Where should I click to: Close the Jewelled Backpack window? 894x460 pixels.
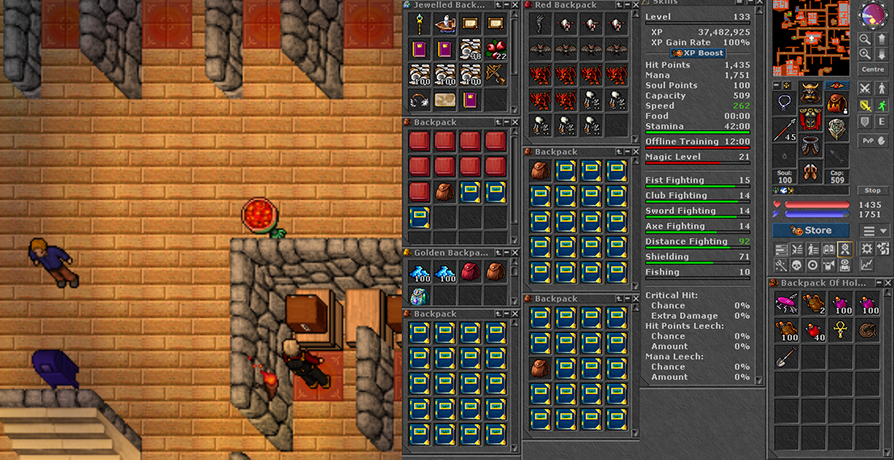point(514,5)
